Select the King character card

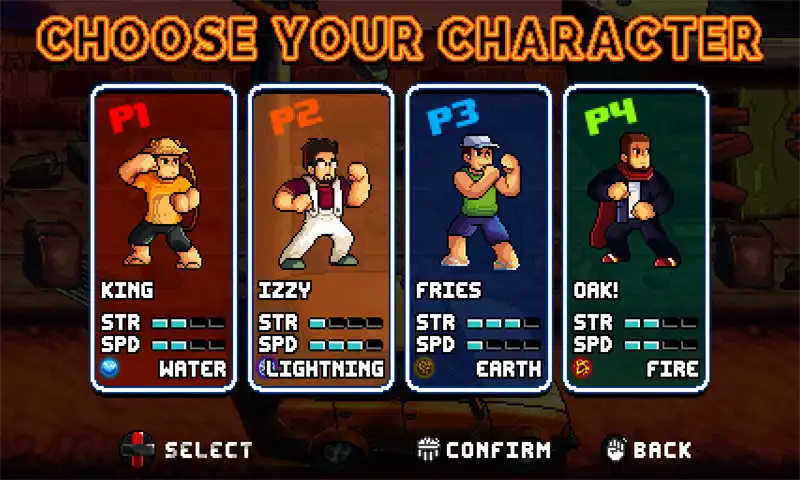pyautogui.click(x=164, y=240)
